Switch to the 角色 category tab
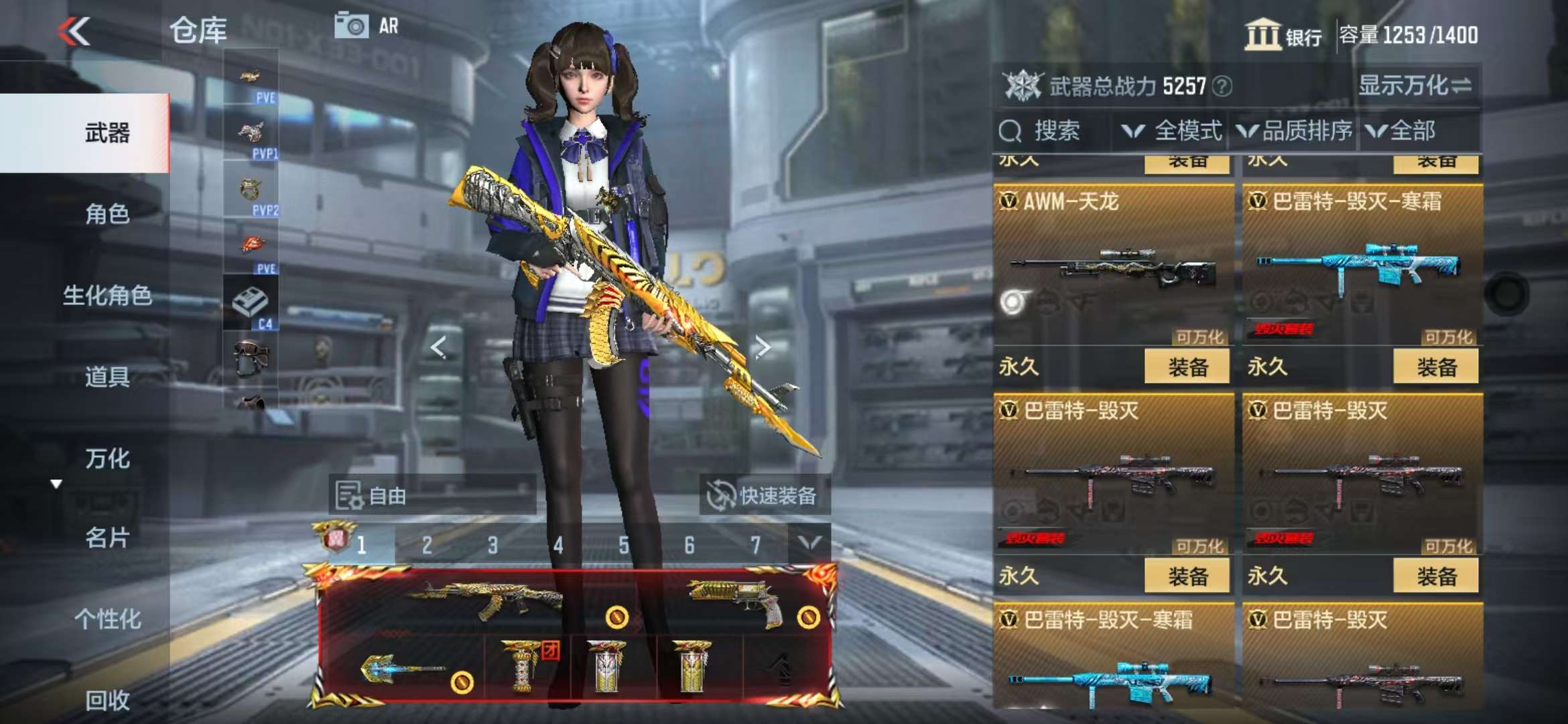This screenshot has width=1568, height=724. 107,214
